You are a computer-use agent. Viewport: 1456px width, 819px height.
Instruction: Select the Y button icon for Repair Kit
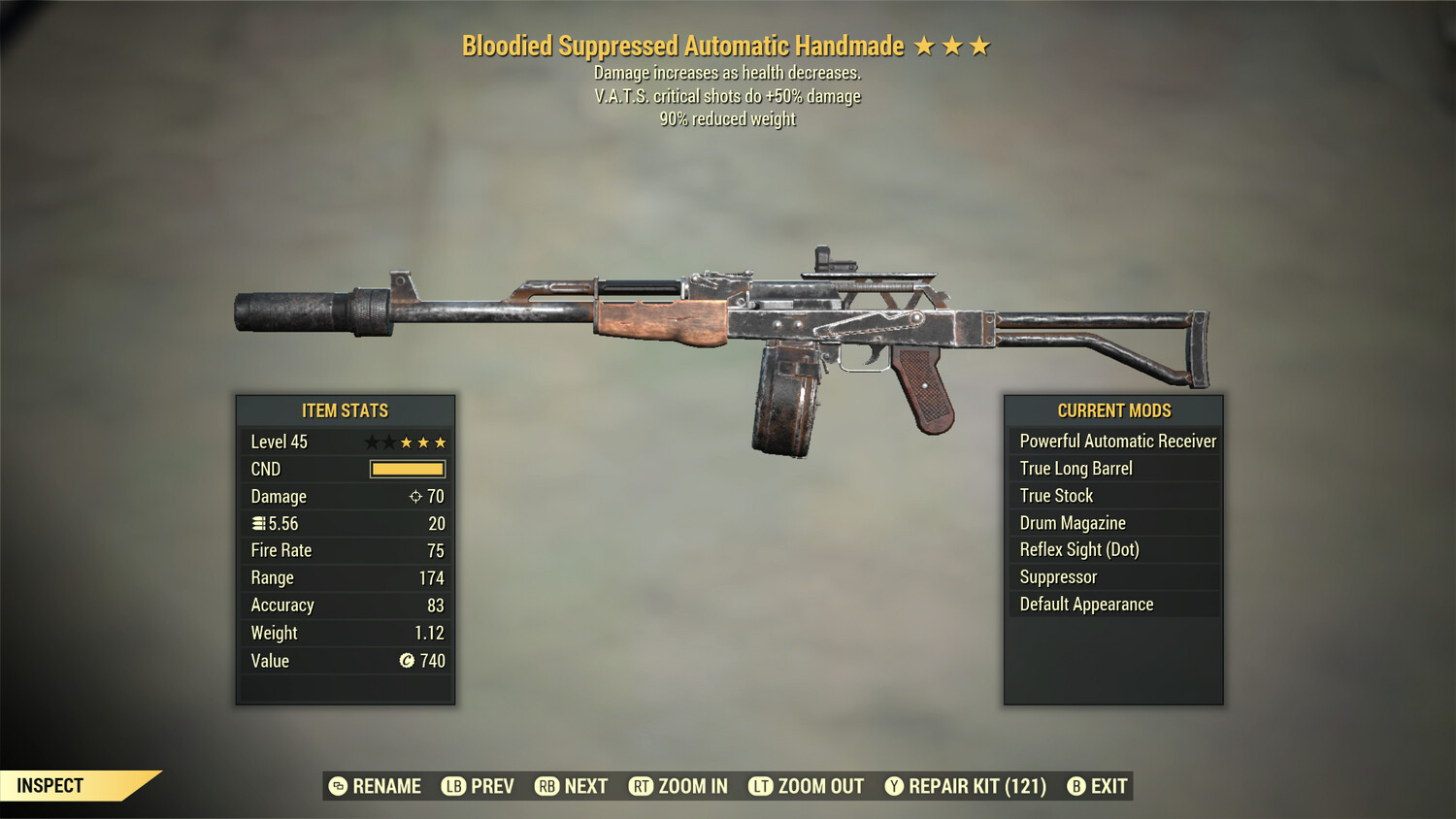895,786
